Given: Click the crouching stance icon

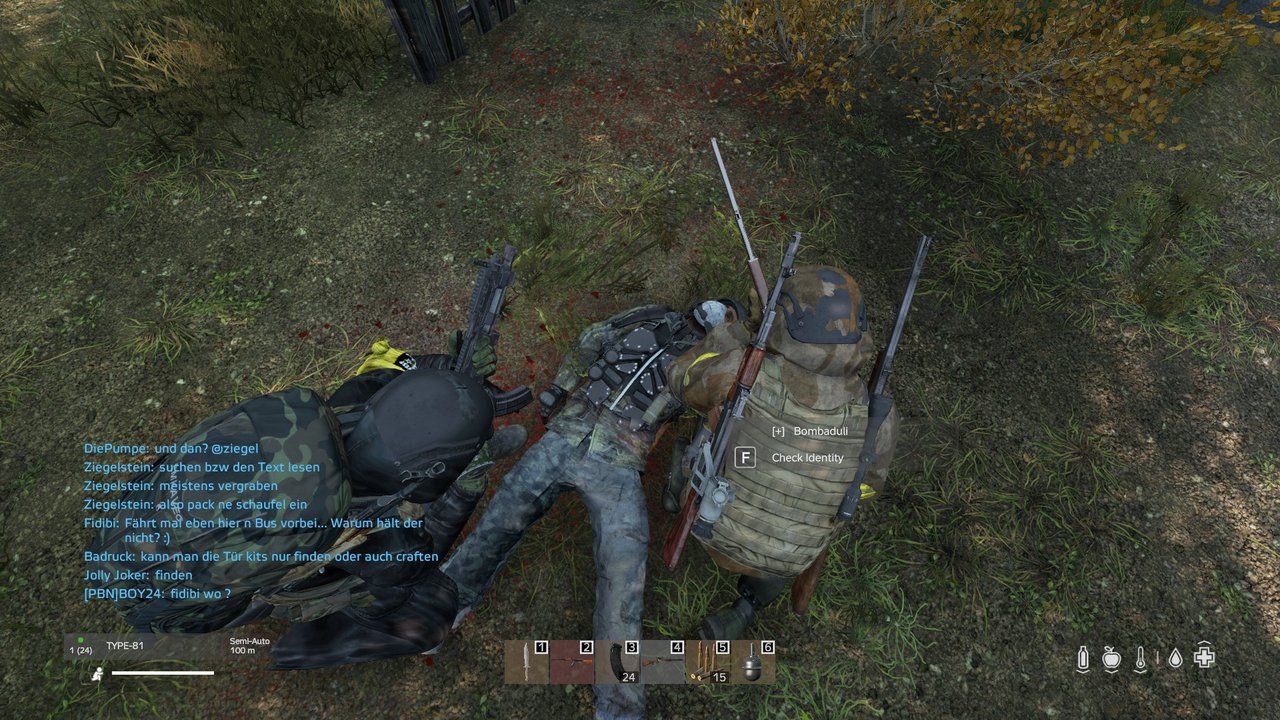Looking at the screenshot, I should (95, 674).
